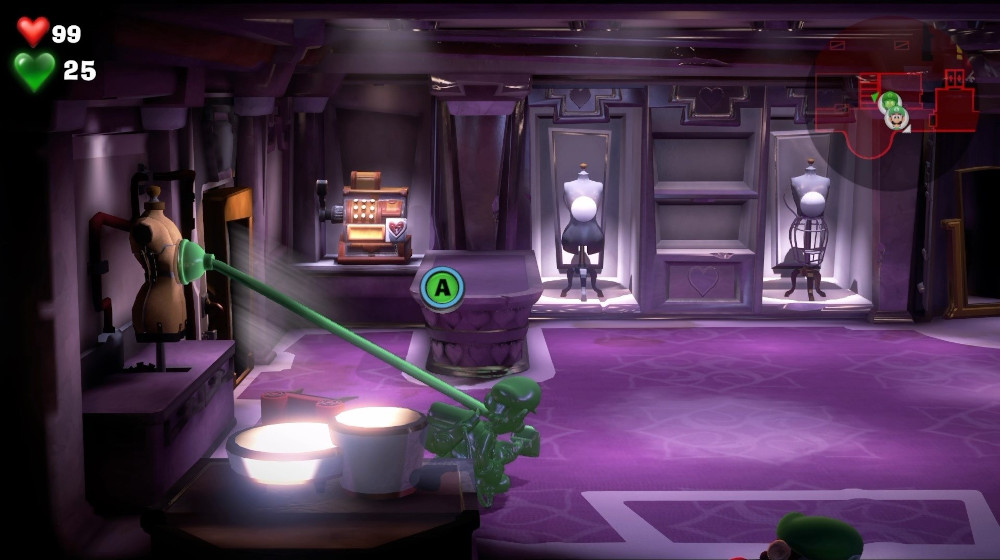Select Luigi's face marker on the minimap
The height and width of the screenshot is (560, 1000).
898,117
